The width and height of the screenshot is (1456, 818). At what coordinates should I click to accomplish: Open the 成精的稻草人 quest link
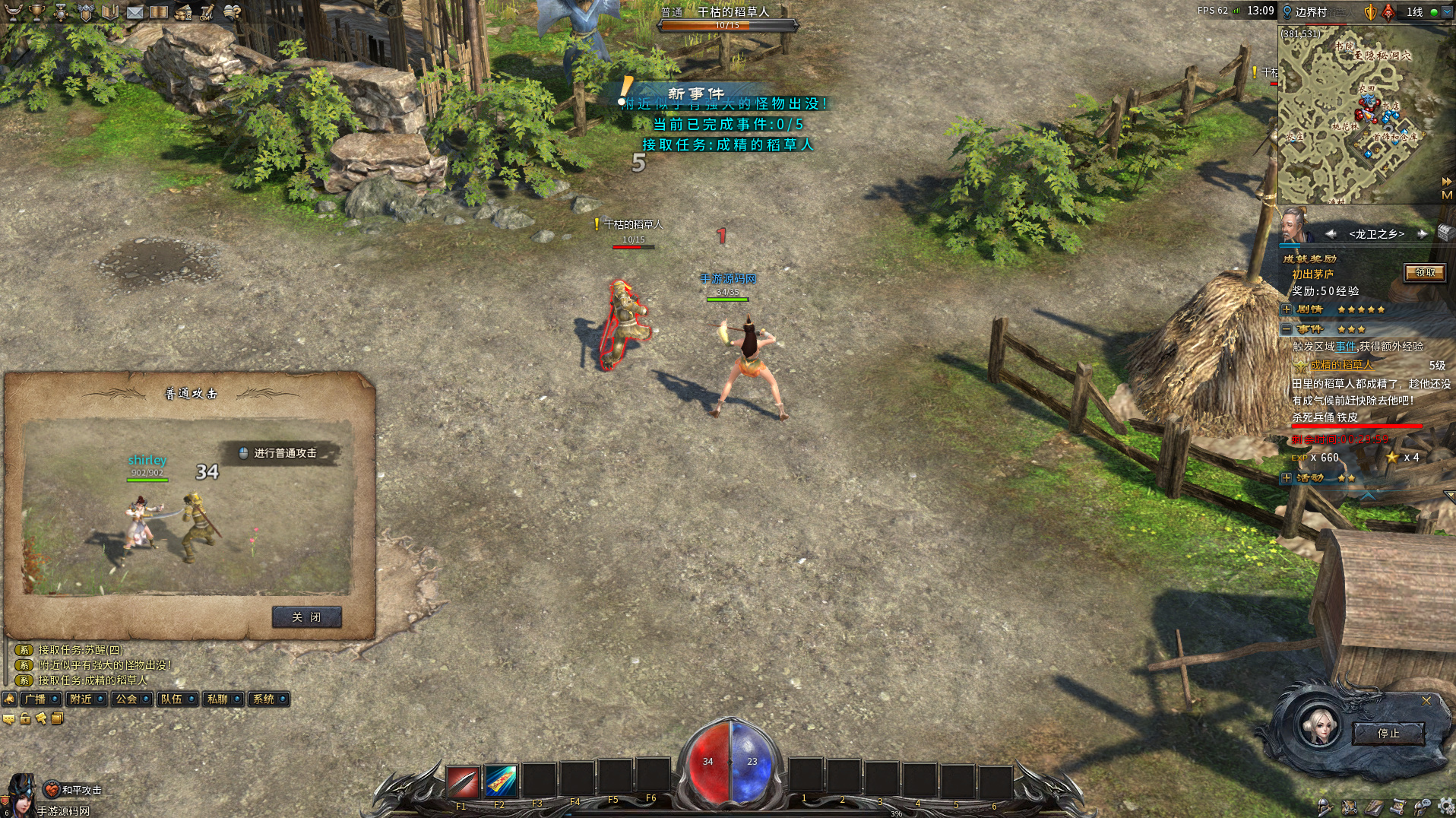click(1341, 366)
